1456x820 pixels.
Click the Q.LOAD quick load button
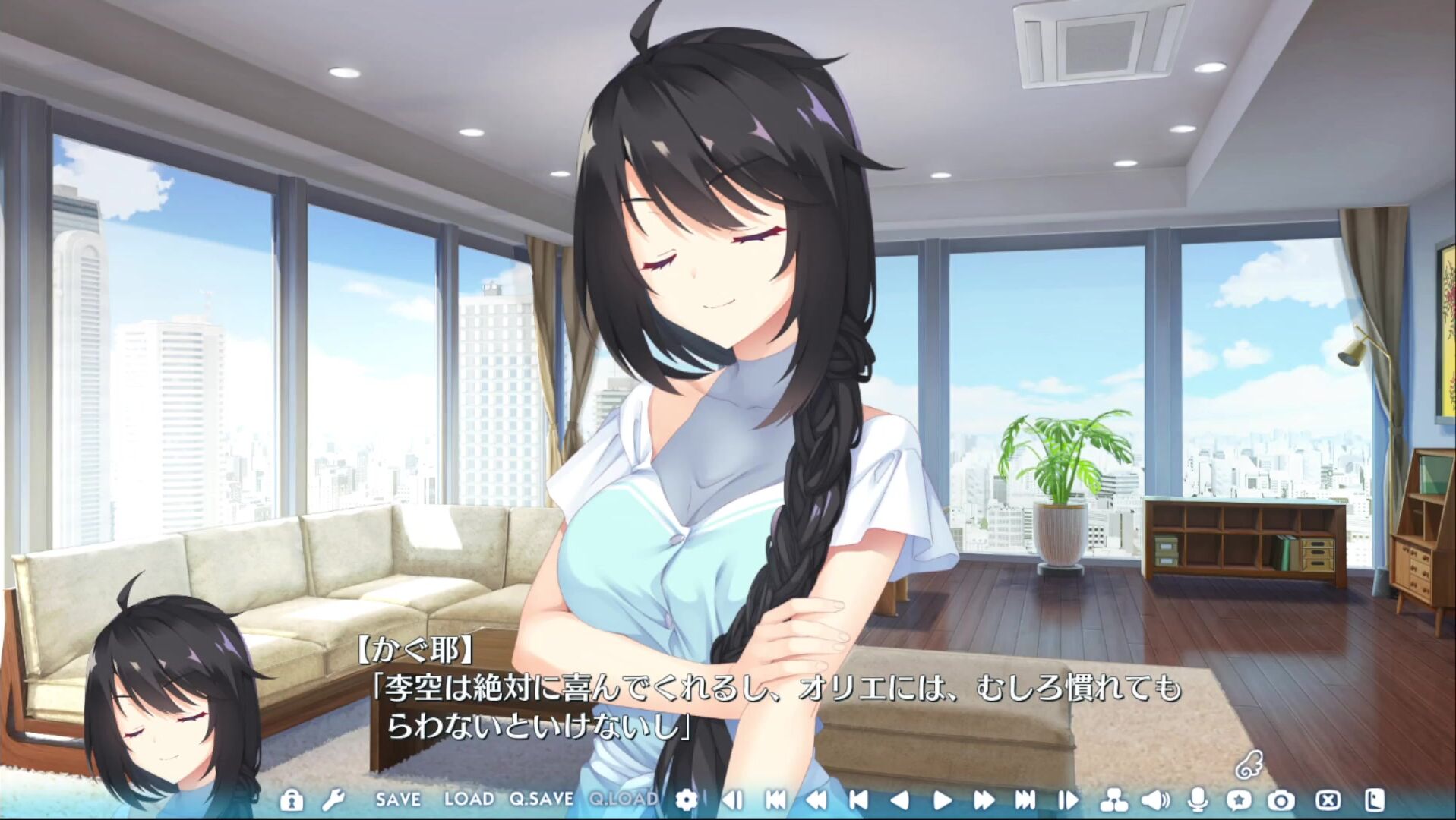click(x=624, y=799)
